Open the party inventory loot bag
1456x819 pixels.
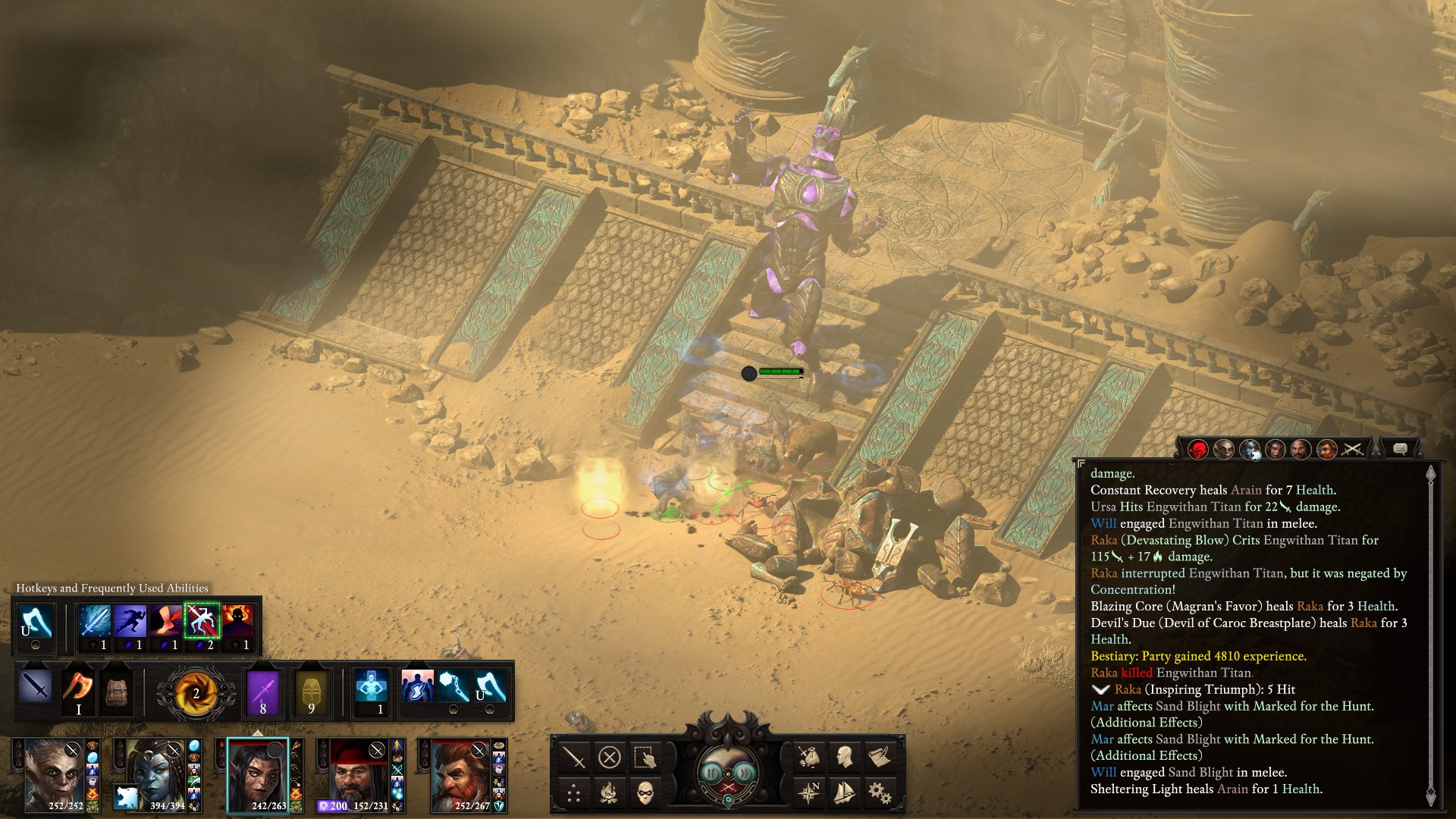tap(808, 756)
